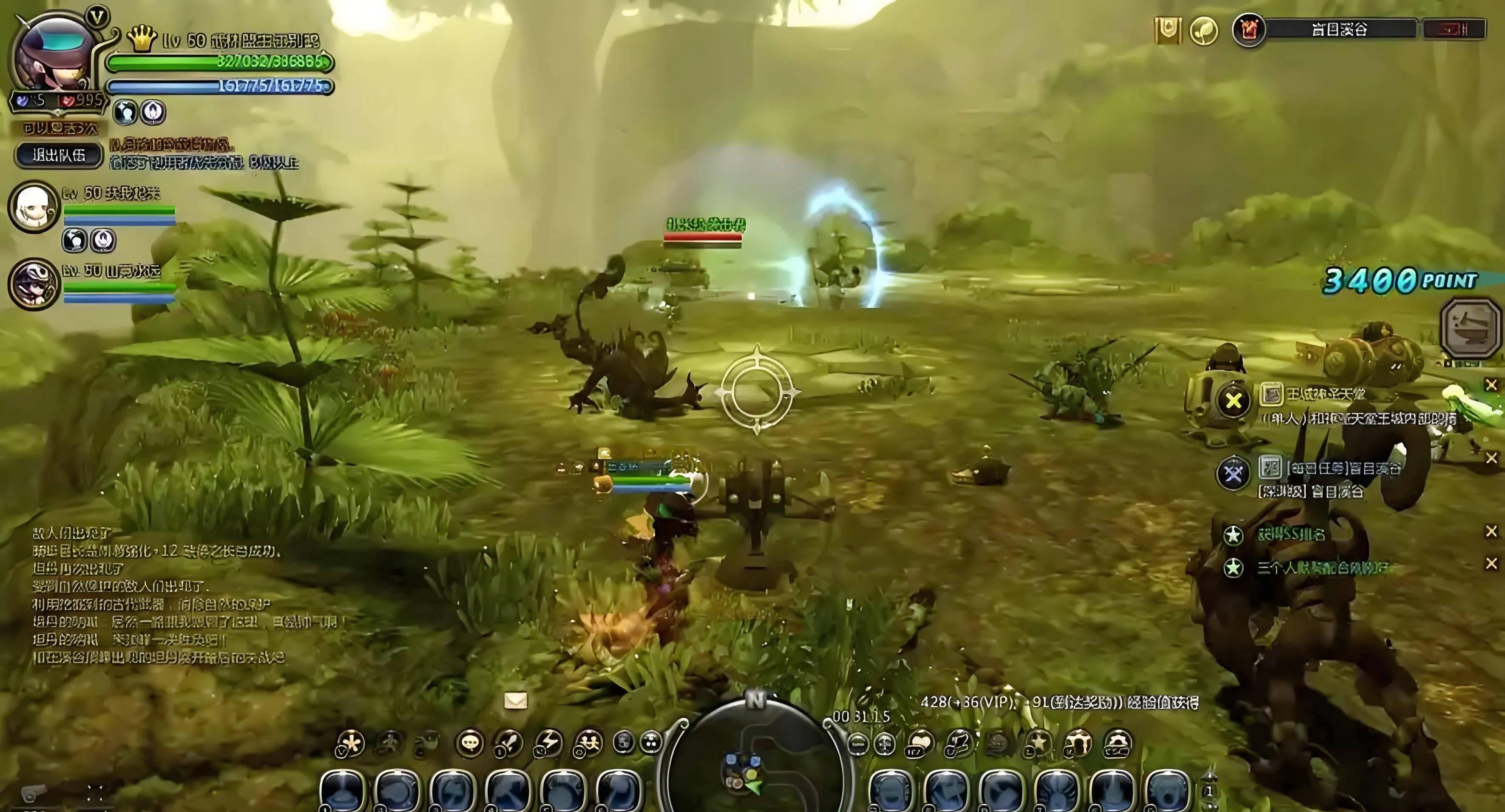Select the masked party member portrait
The width and height of the screenshot is (1505, 812).
[33, 284]
